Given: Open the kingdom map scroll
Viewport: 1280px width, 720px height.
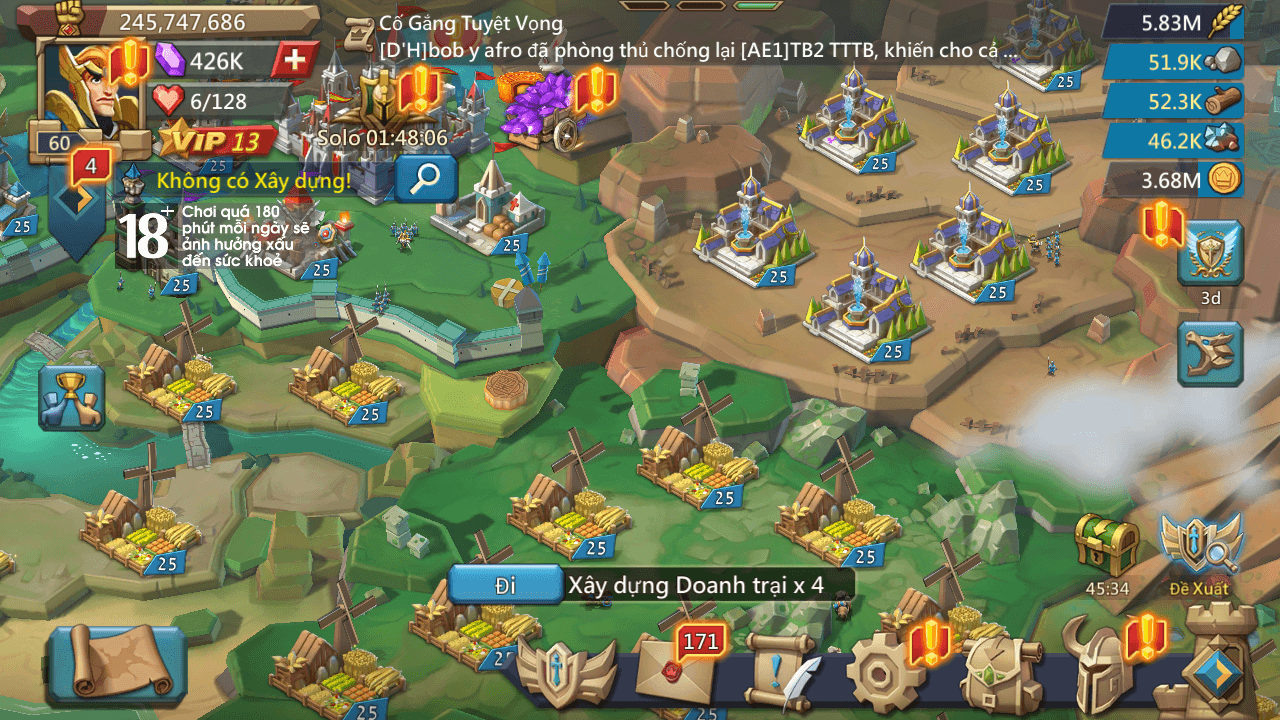Looking at the screenshot, I should click(x=116, y=661).
